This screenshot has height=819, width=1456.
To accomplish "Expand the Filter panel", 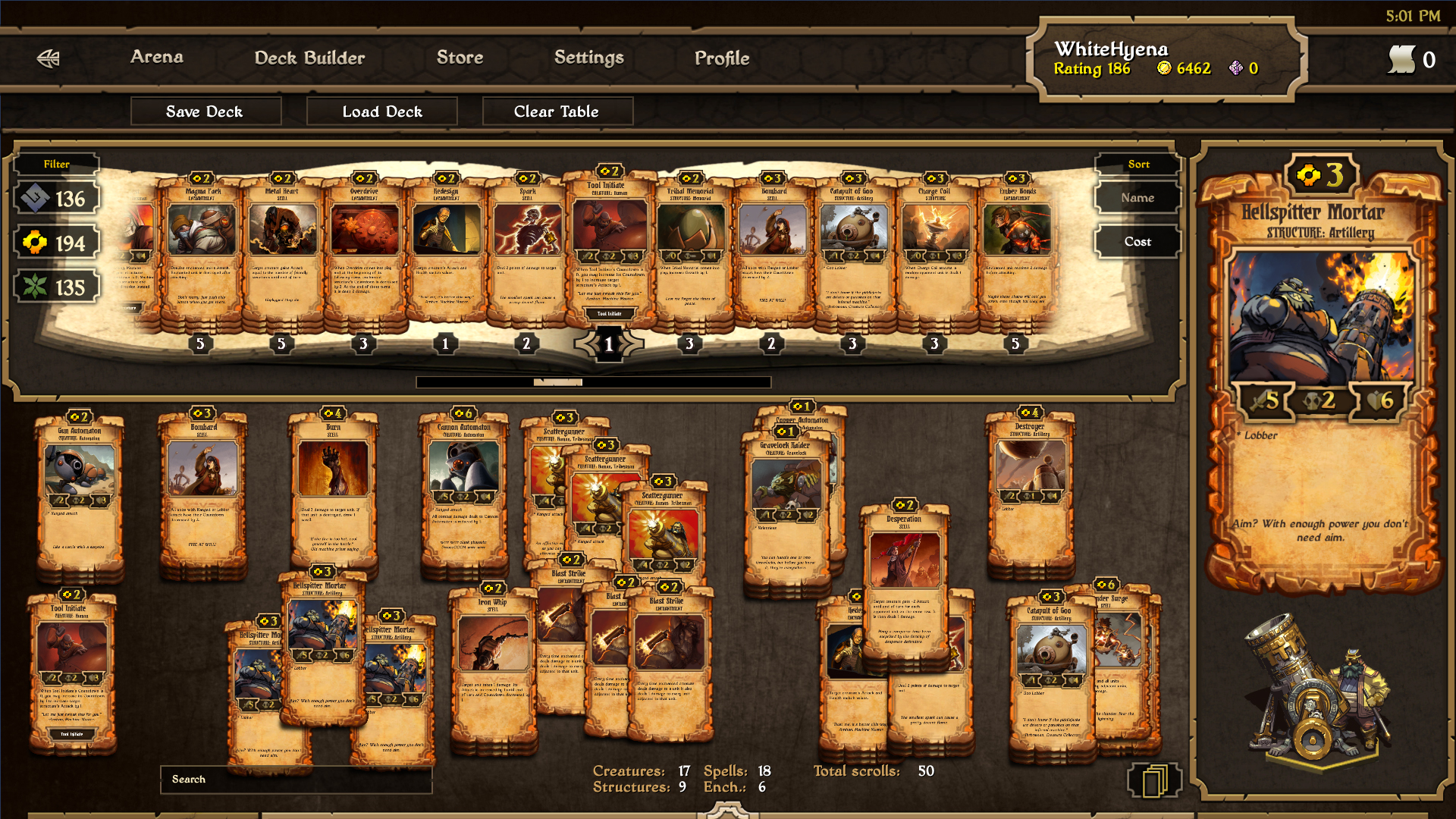I will click(57, 164).
